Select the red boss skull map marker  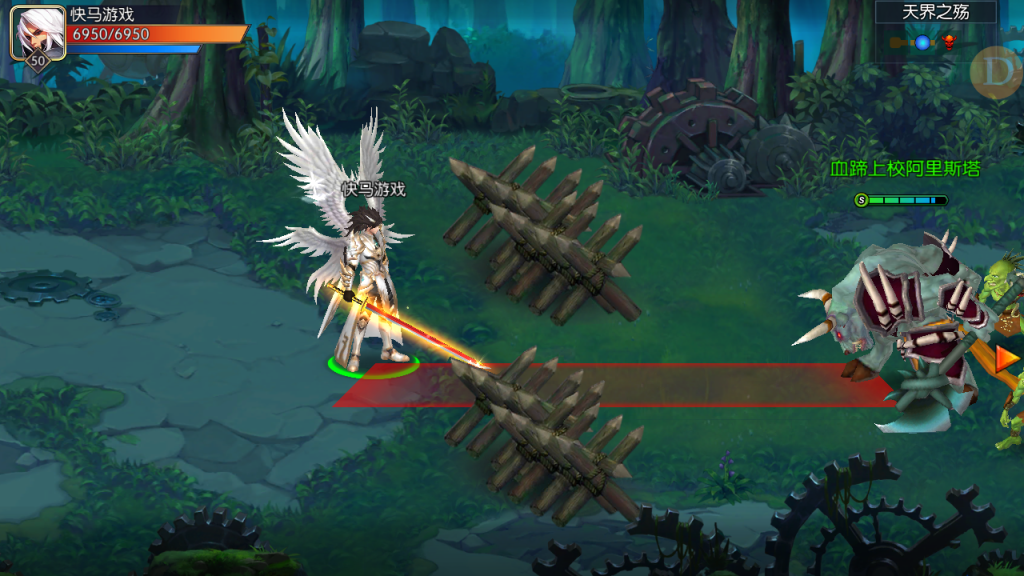948,42
